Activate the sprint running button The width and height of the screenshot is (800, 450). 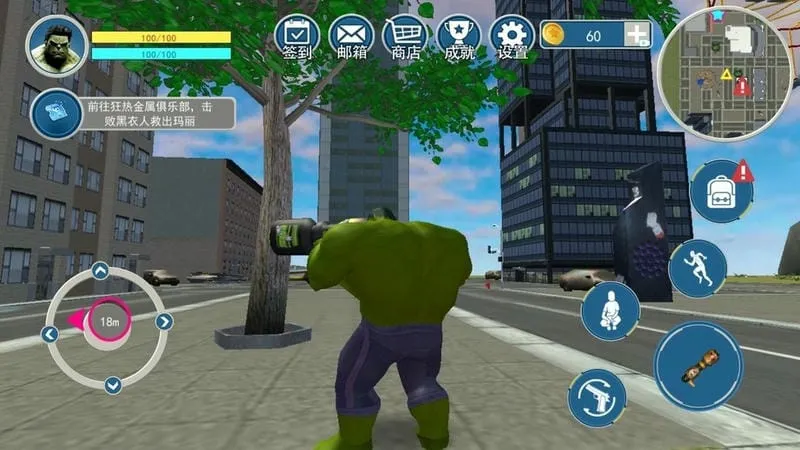tap(697, 268)
